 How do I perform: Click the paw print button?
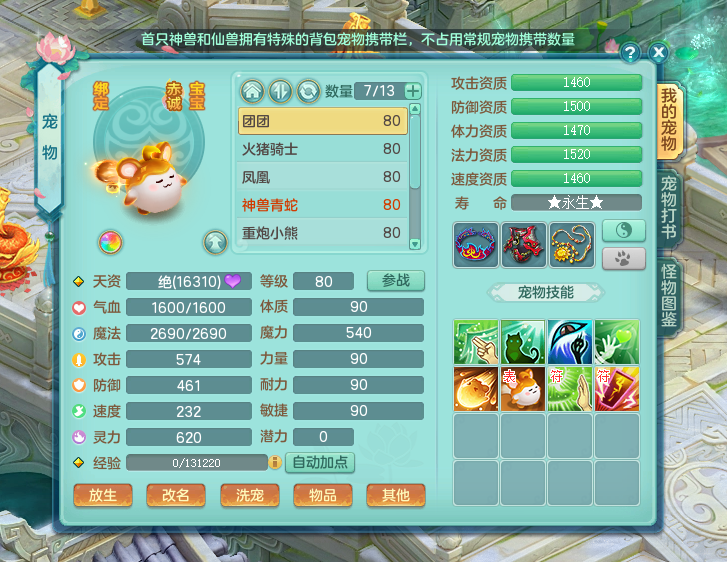(623, 257)
